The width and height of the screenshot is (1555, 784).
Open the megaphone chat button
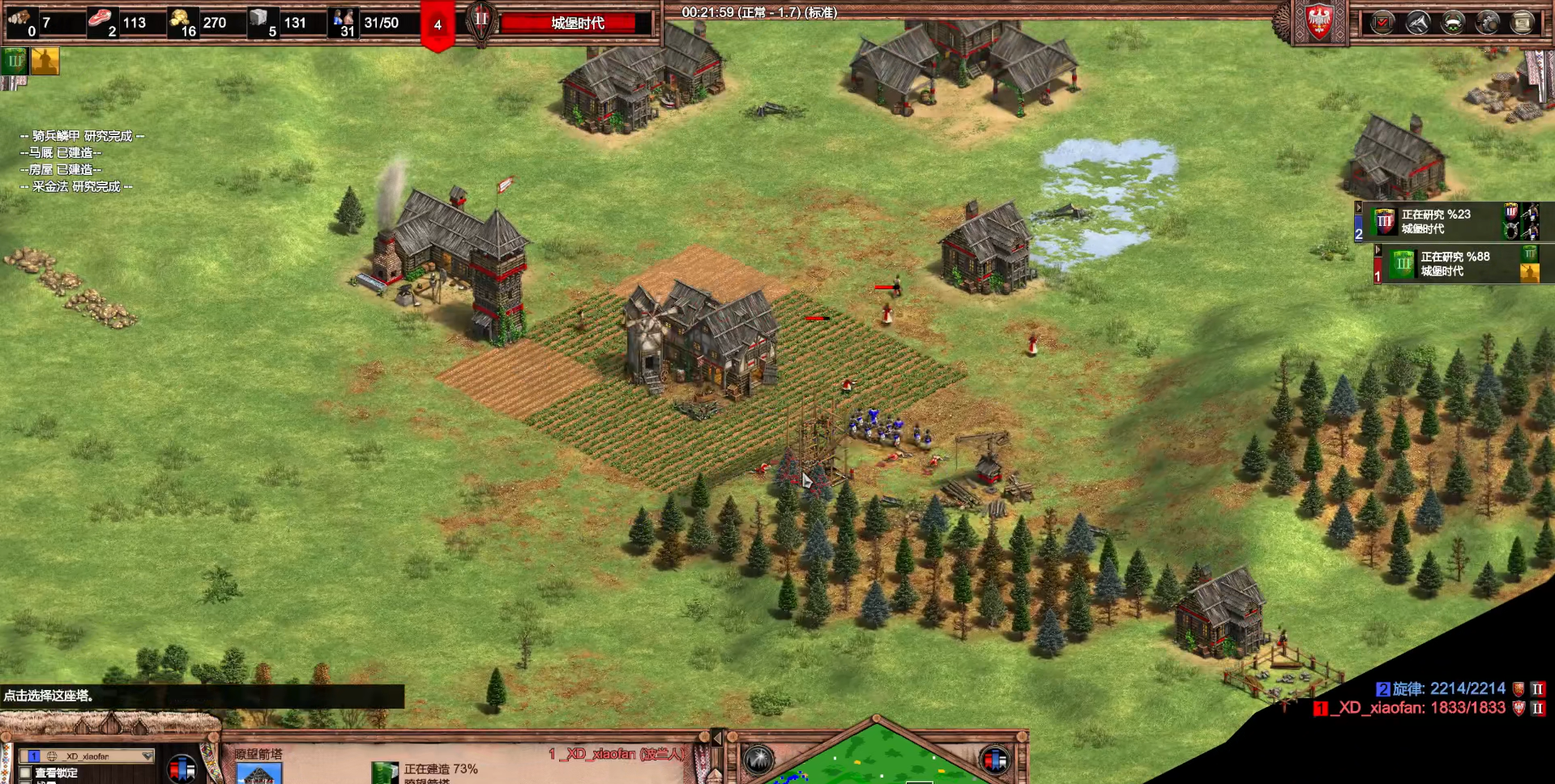1417,23
